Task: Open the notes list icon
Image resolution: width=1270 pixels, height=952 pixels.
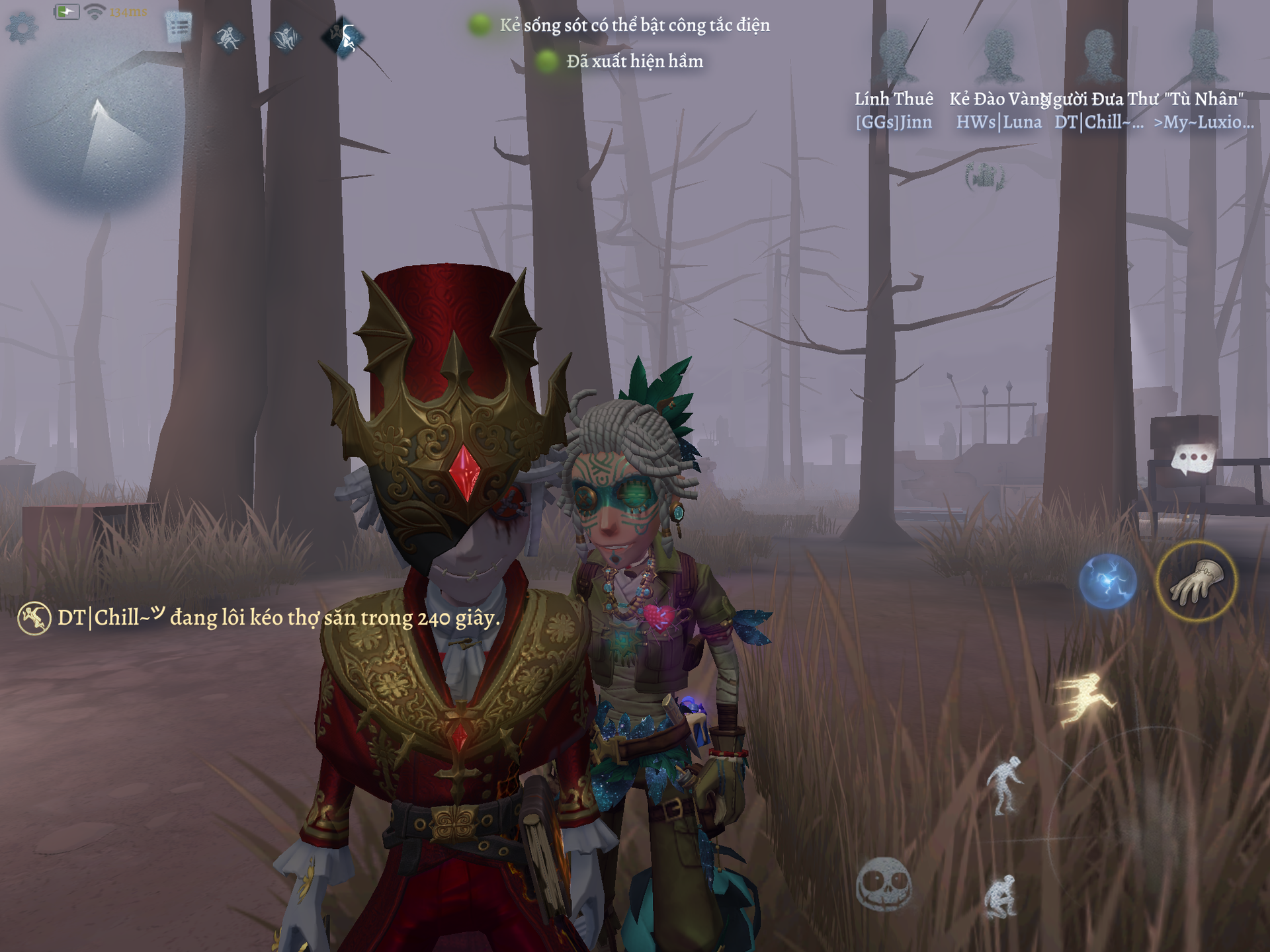Action: [x=179, y=28]
